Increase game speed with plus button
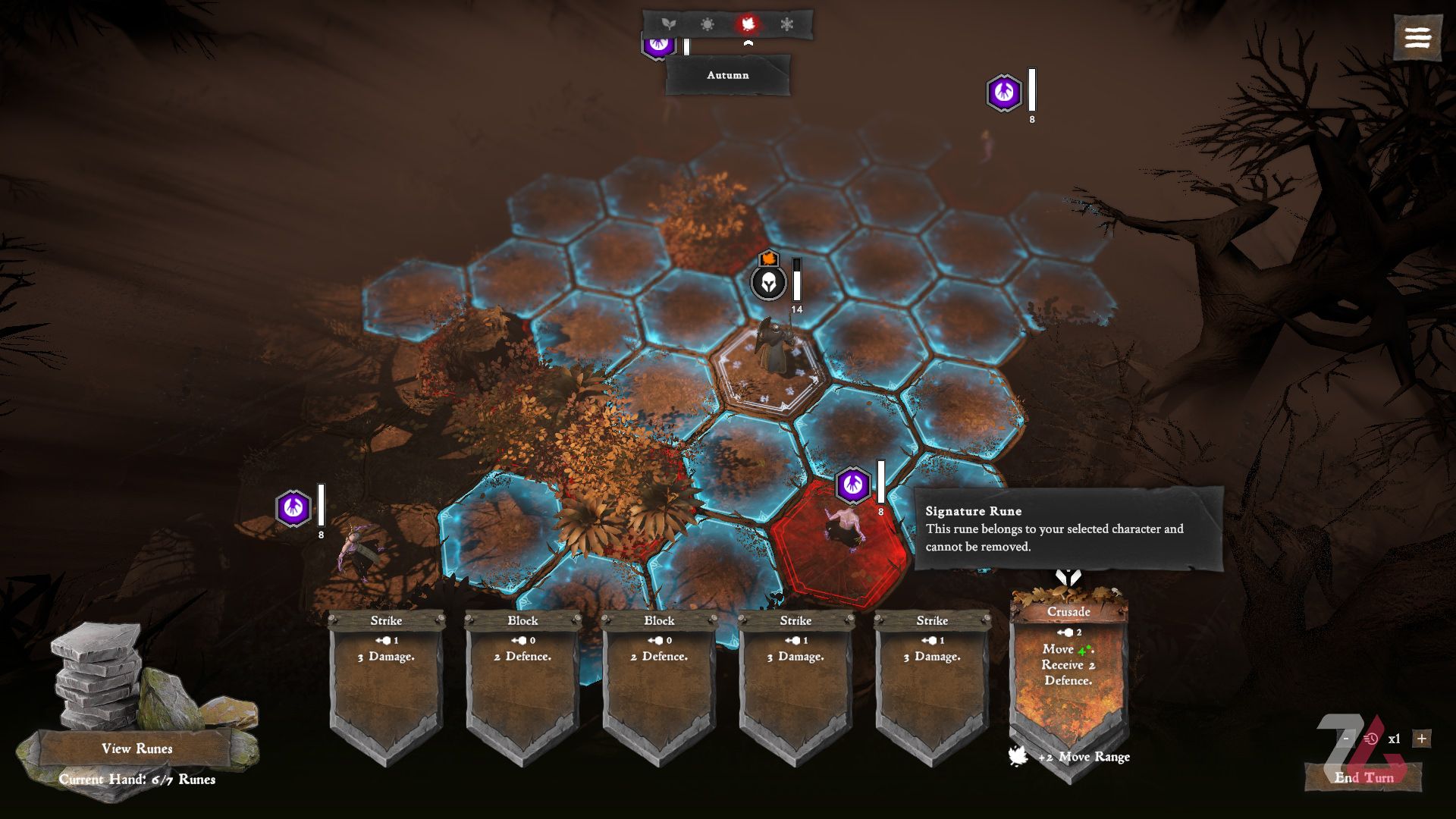The height and width of the screenshot is (819, 1456). 1422,739
